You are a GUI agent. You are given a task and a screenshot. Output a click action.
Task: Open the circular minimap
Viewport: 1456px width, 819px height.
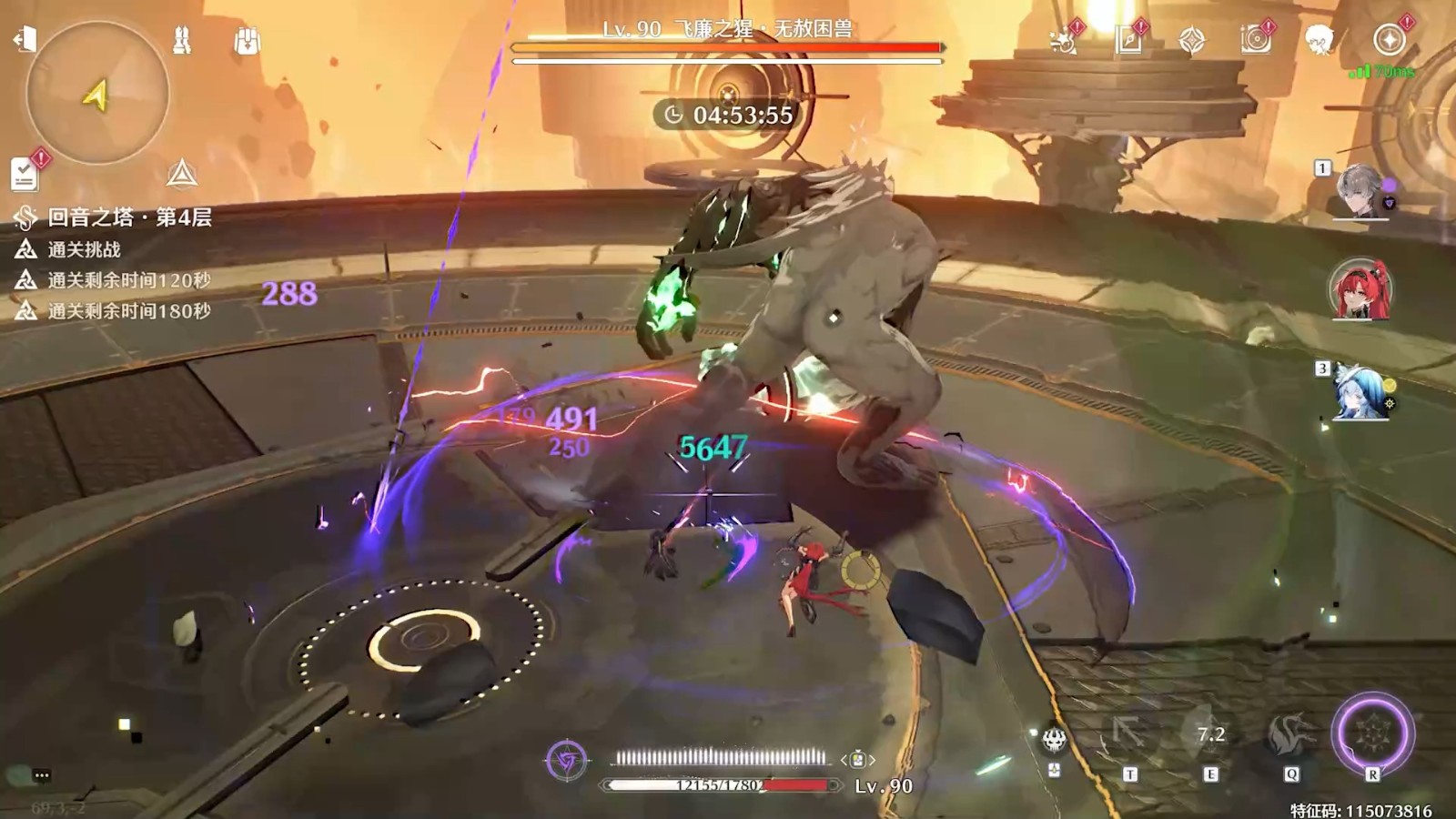[x=97, y=94]
